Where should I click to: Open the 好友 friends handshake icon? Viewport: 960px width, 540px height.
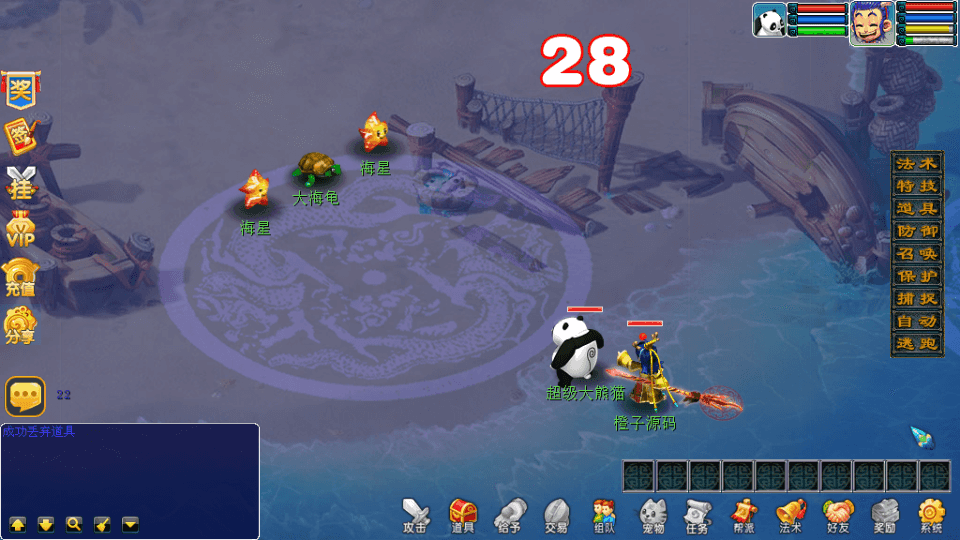pyautogui.click(x=838, y=514)
